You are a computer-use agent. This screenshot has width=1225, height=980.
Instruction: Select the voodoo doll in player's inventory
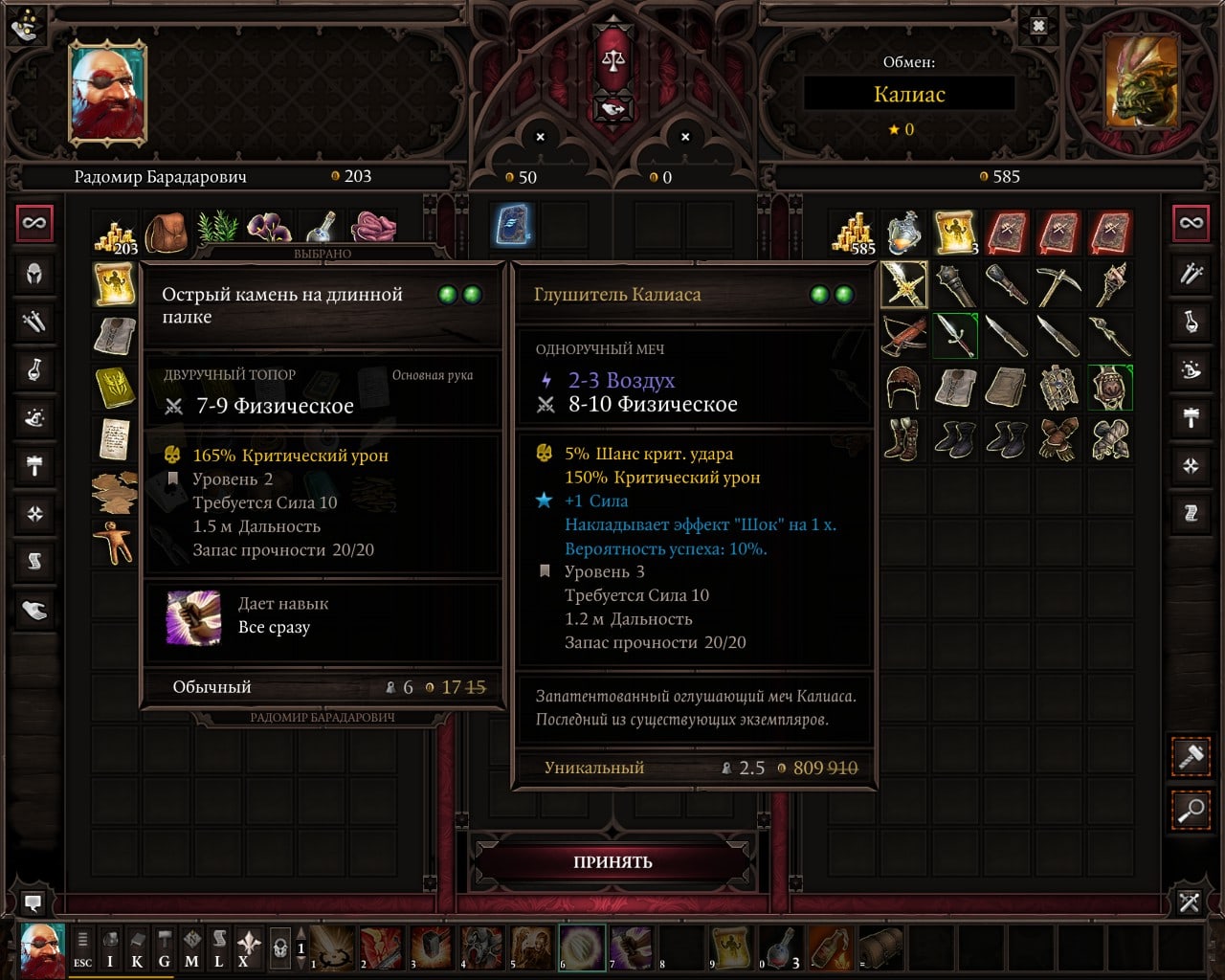(x=115, y=542)
